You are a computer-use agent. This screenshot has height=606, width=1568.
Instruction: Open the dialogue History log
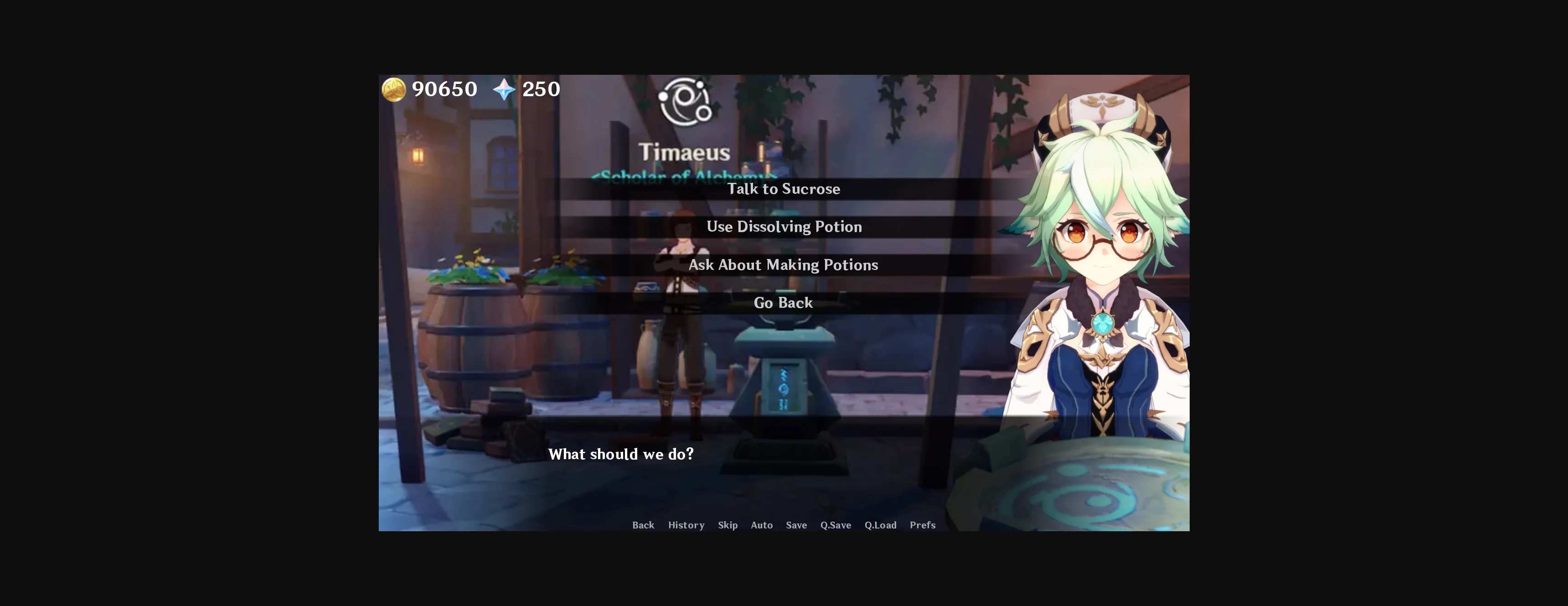pyautogui.click(x=686, y=524)
